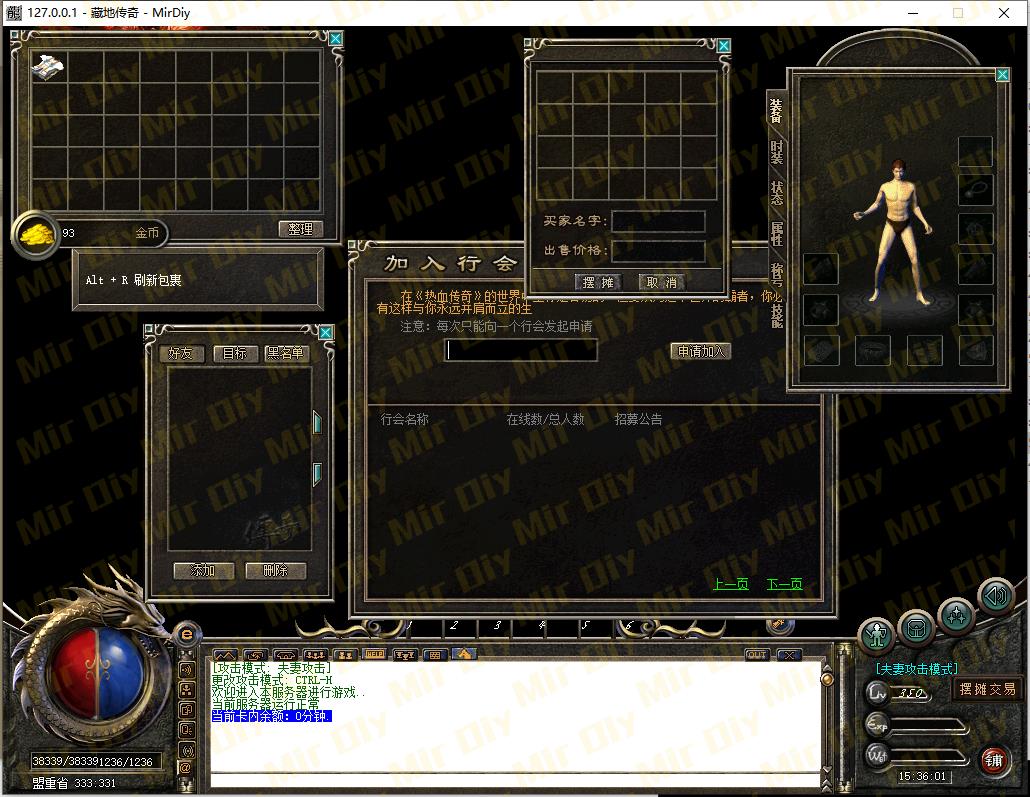Confirm stall with the 摆摊 button
This screenshot has height=797, width=1030.
tap(598, 282)
